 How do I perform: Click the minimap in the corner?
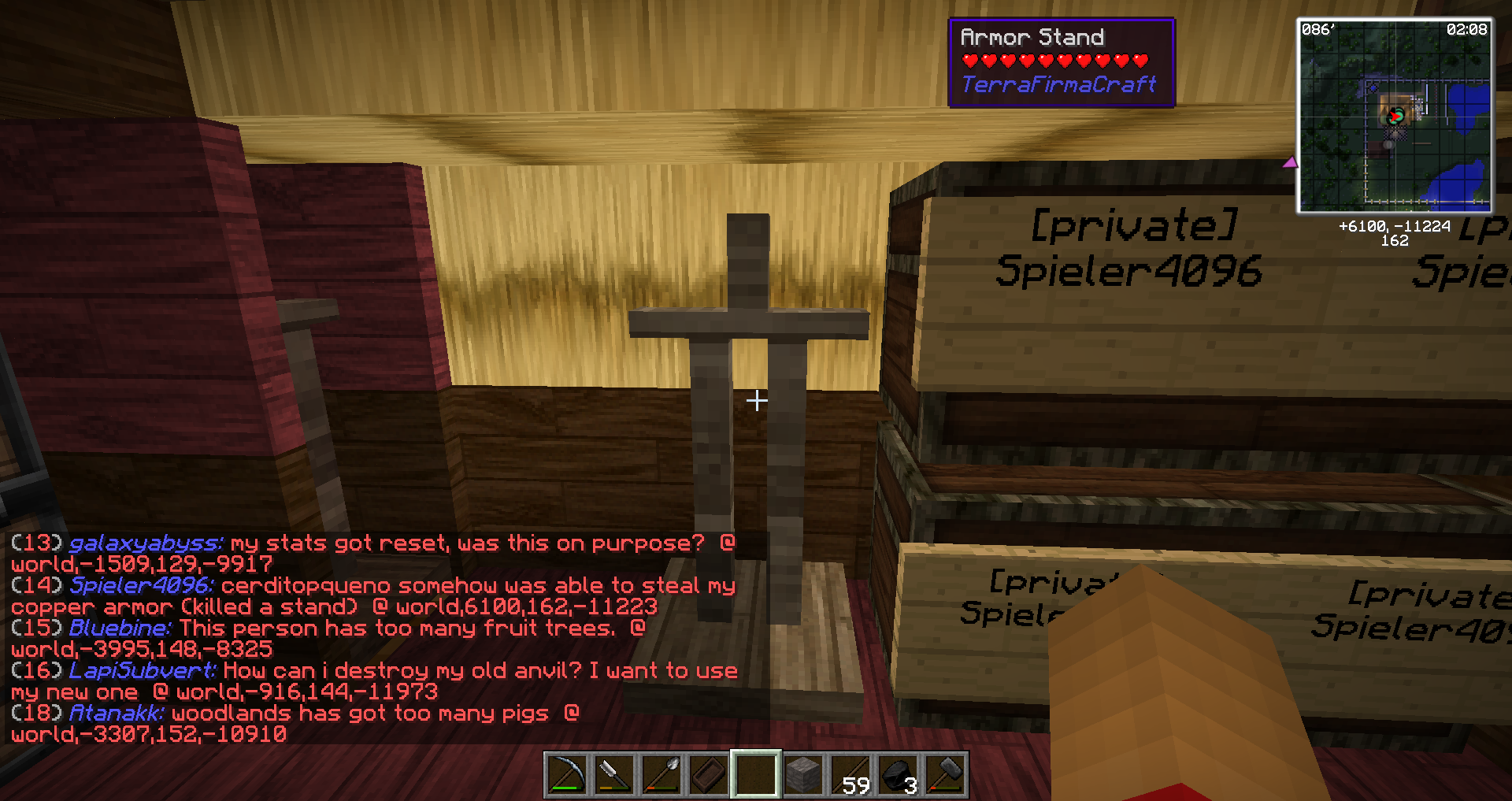(1394, 116)
